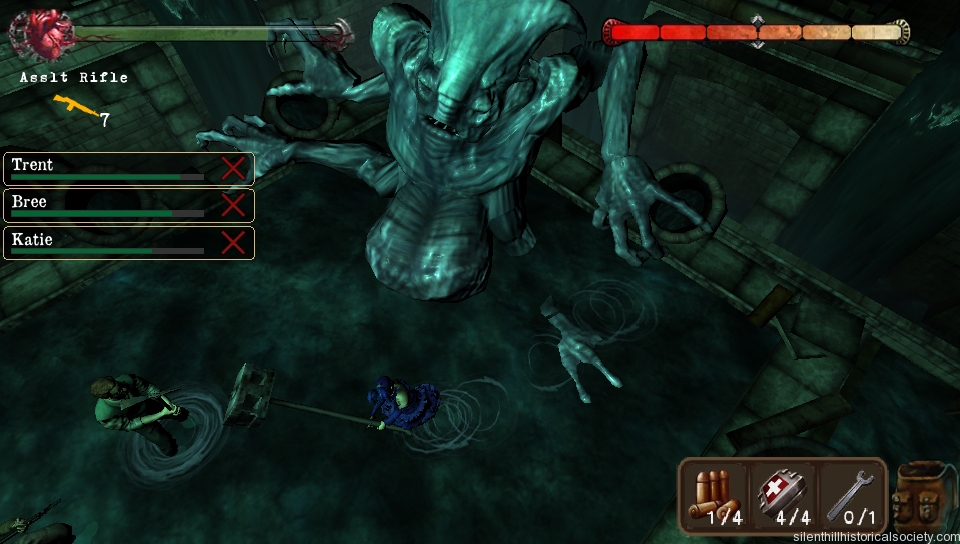Viewport: 960px width, 544px height.
Task: Select the wrench item slot
Action: [x=851, y=495]
